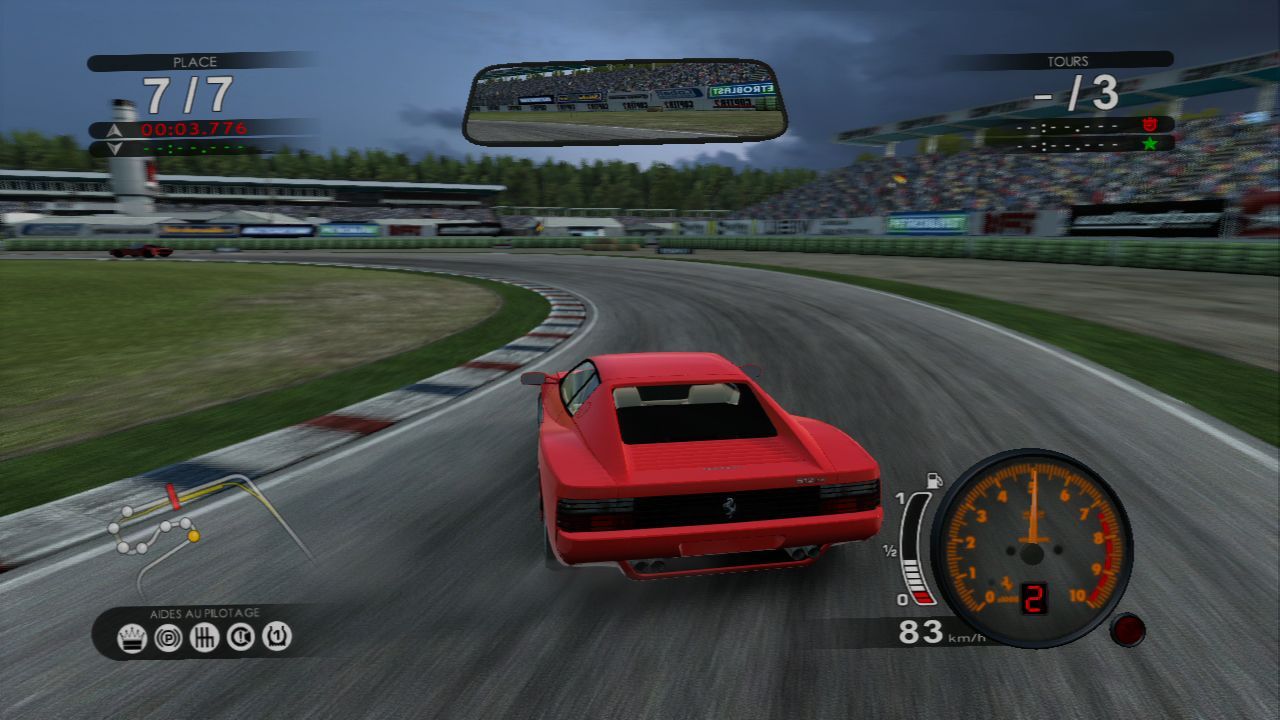Open the PLACE standings header
Image resolution: width=1280 pixels, height=720 pixels.
(x=195, y=62)
